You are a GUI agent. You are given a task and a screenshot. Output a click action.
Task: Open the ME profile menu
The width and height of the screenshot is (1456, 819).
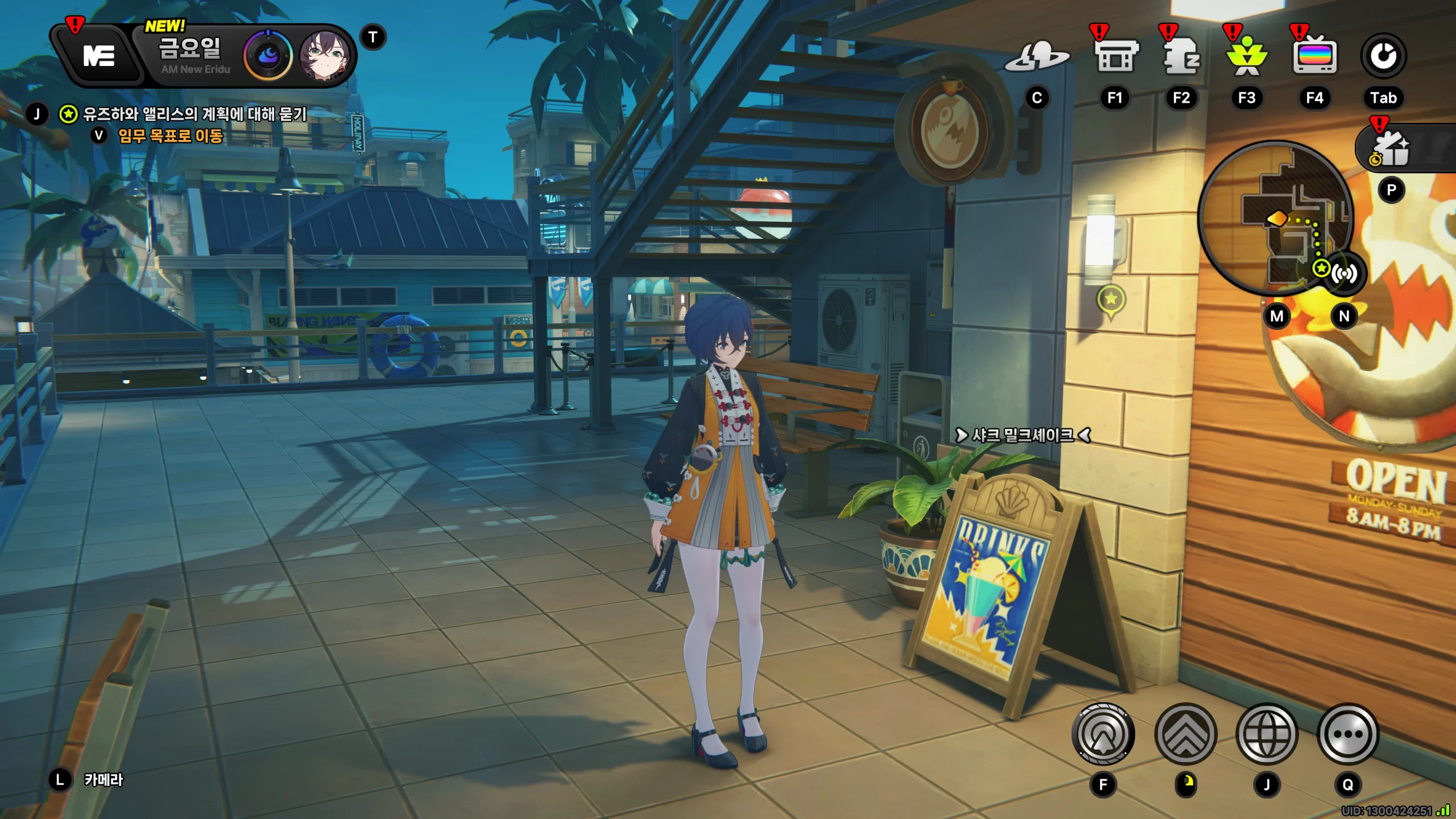[x=98, y=56]
